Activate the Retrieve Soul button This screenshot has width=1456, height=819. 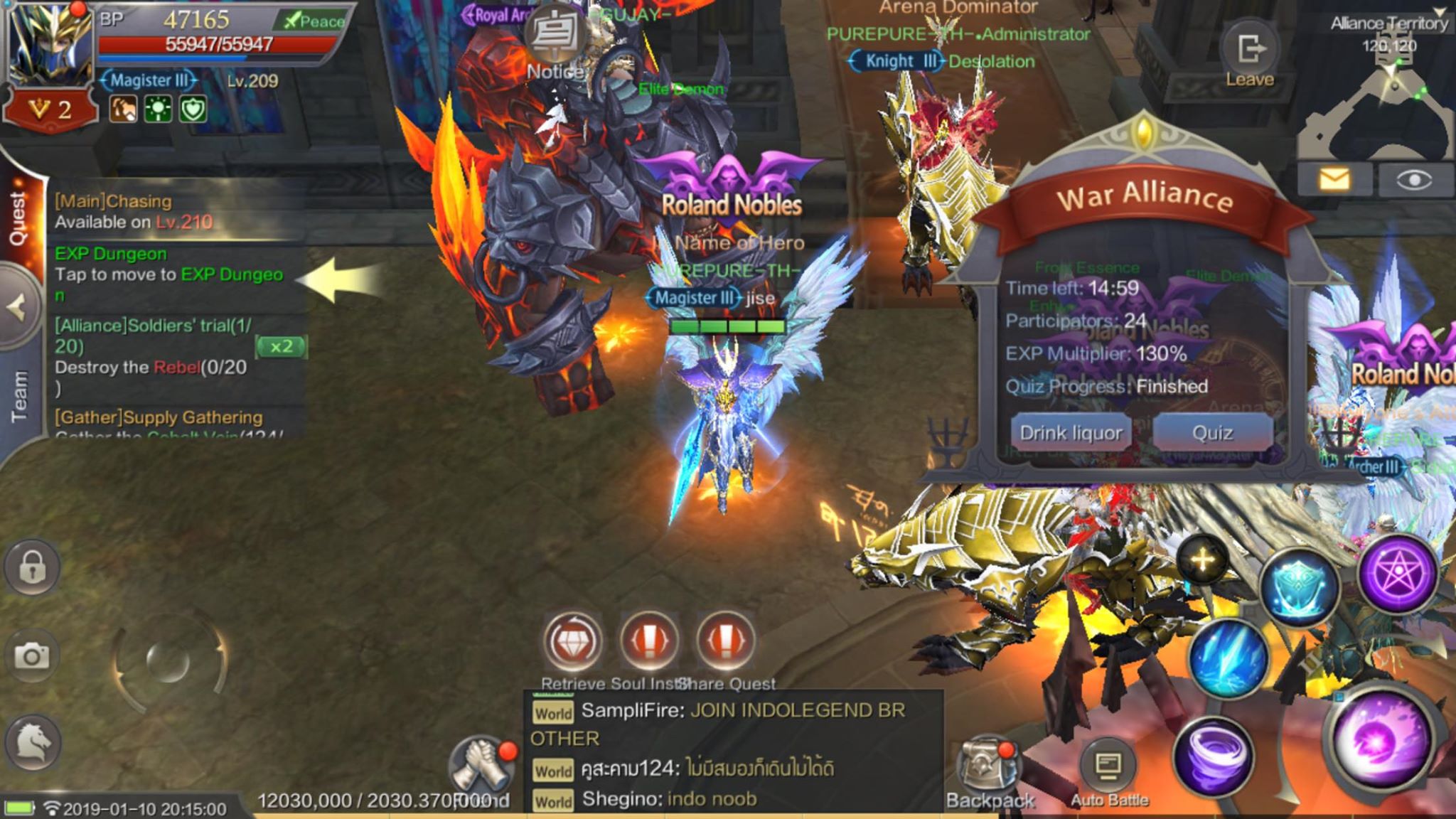[573, 641]
